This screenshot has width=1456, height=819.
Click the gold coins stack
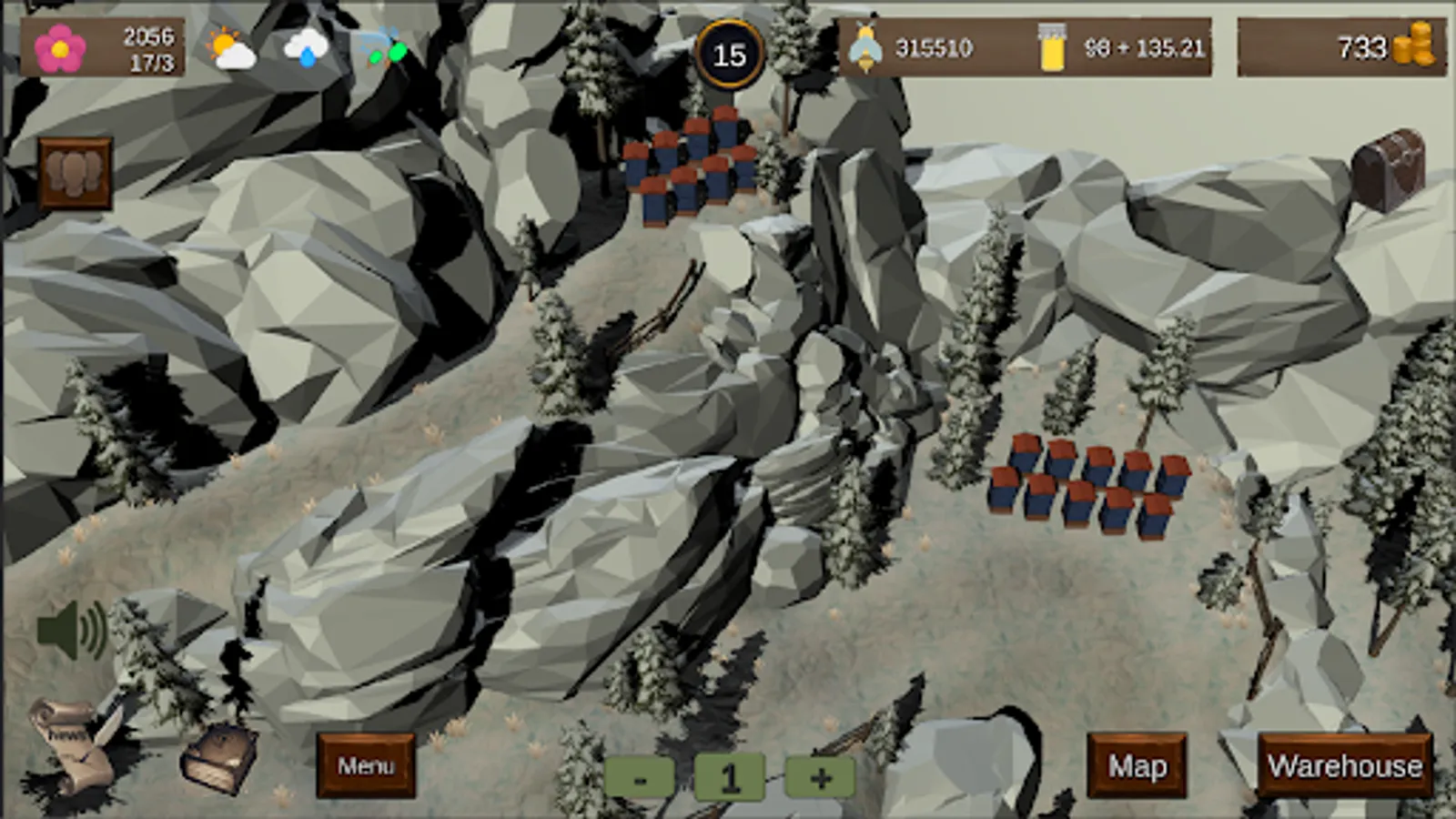tap(1414, 45)
